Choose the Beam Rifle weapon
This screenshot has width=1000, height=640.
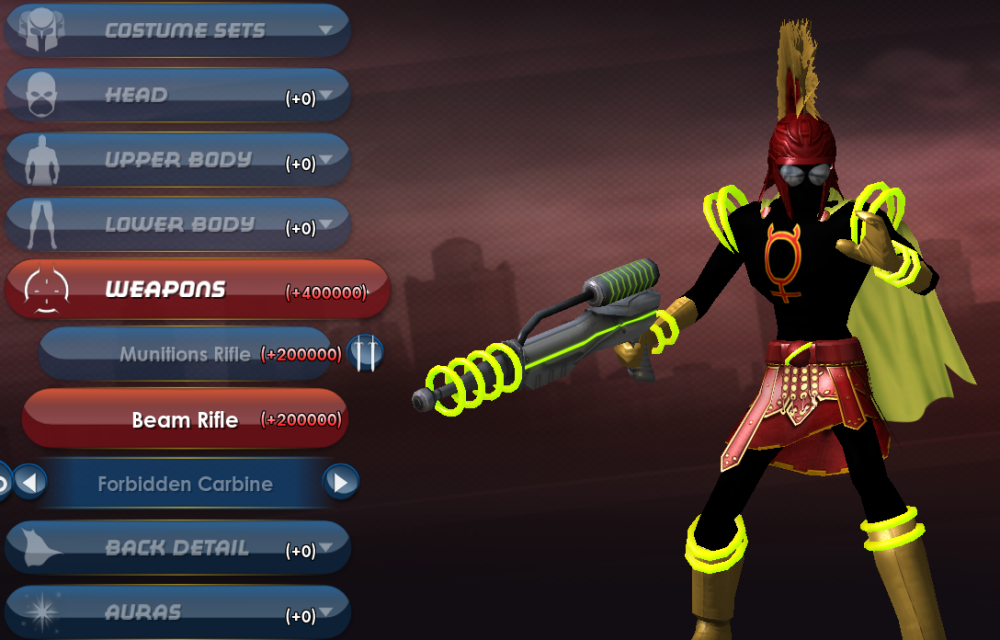185,419
